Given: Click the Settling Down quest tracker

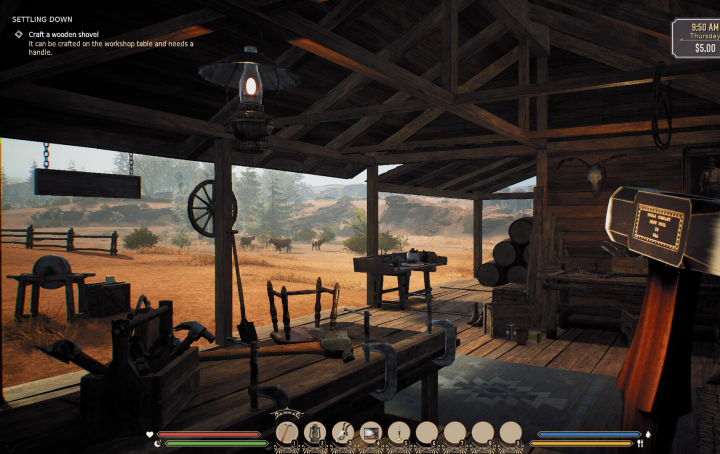Looking at the screenshot, I should pos(36,19).
